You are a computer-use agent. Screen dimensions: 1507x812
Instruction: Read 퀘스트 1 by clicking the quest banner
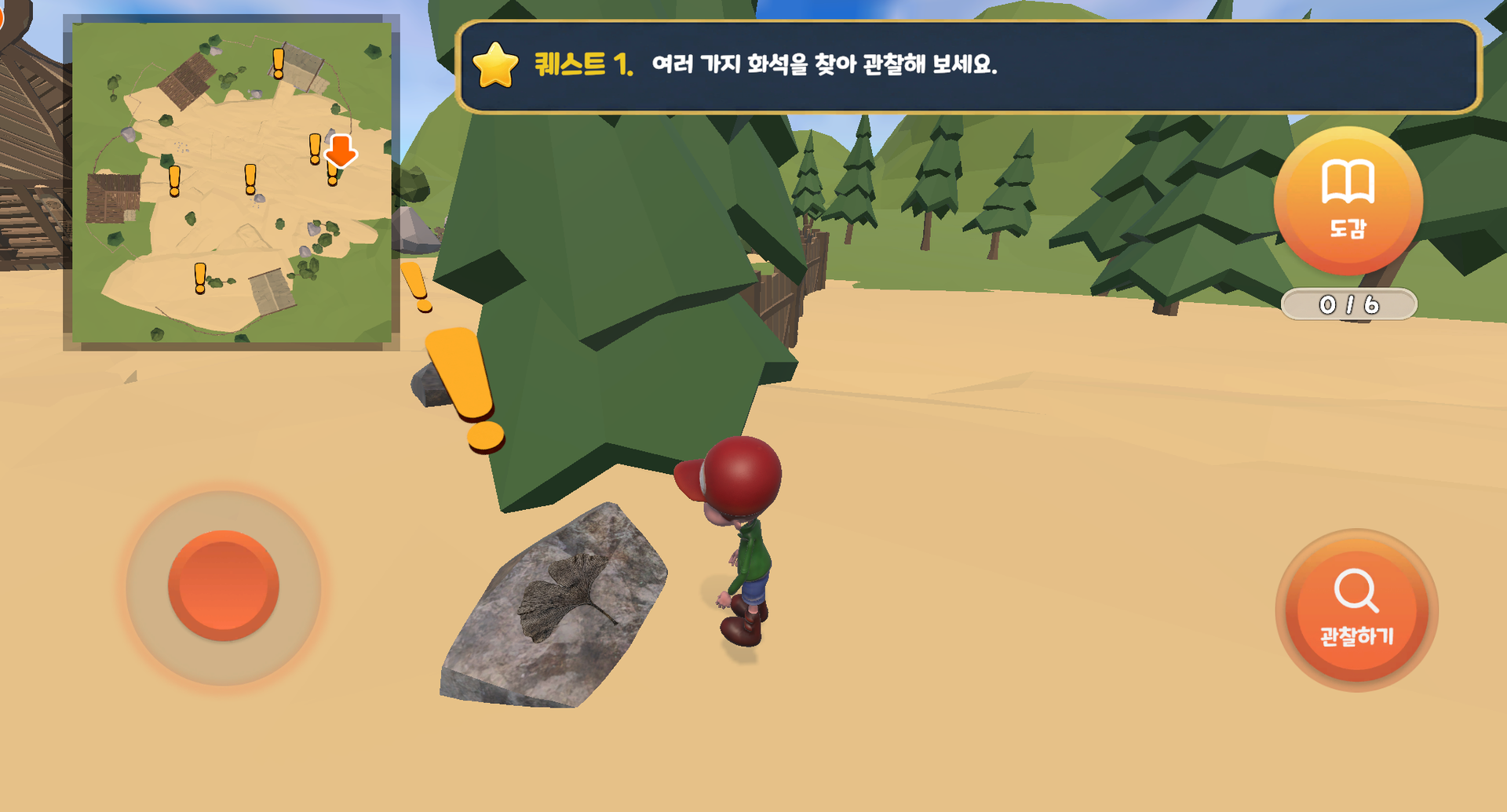(965, 67)
